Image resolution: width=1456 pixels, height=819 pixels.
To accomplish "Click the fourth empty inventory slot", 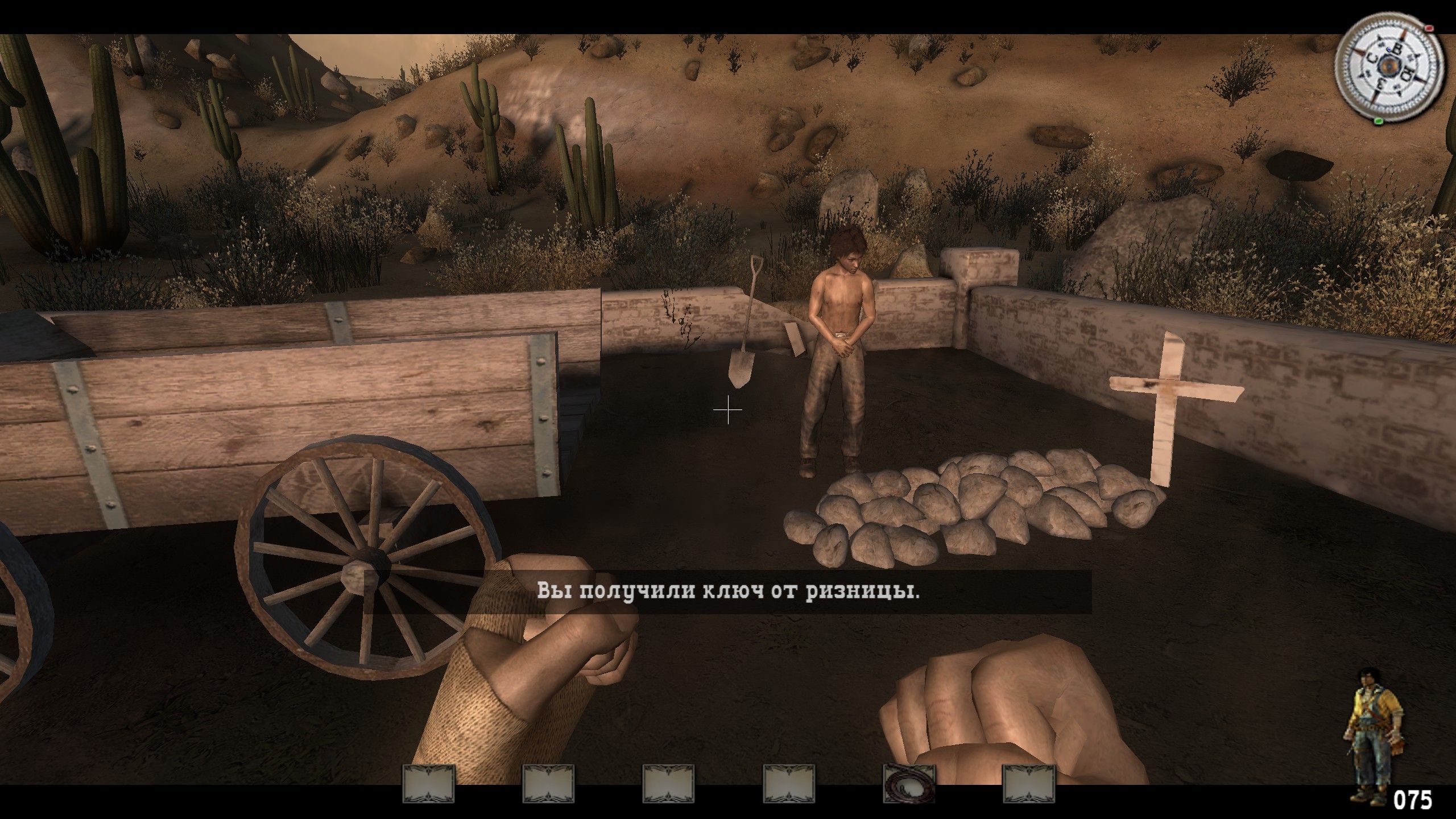I will tap(789, 785).
